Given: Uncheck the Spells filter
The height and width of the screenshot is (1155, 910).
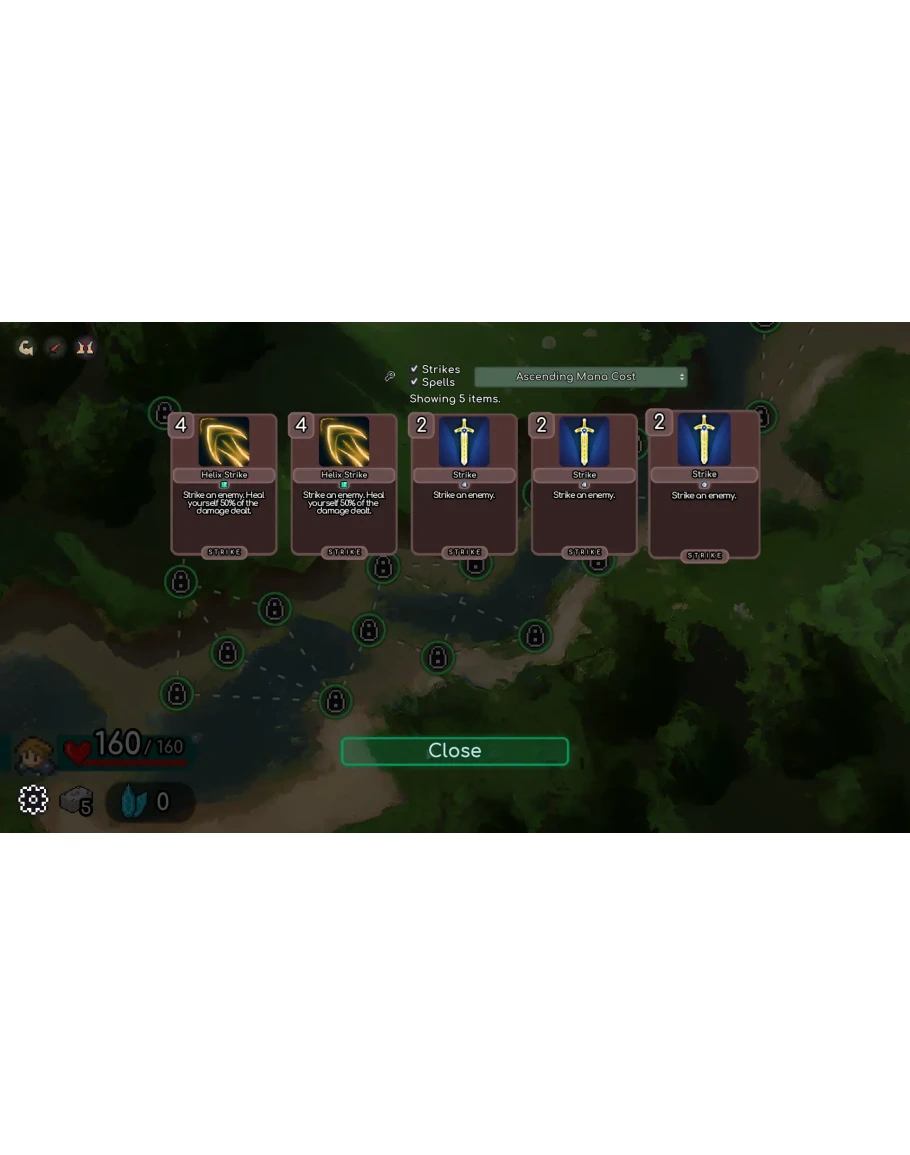Looking at the screenshot, I should tap(415, 382).
